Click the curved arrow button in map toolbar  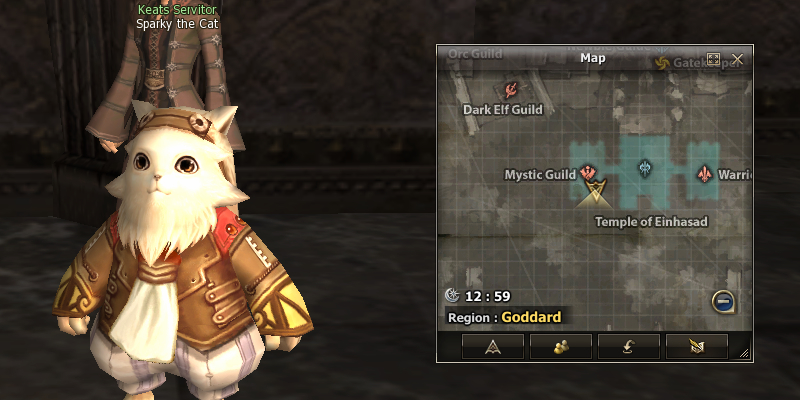click(628, 346)
